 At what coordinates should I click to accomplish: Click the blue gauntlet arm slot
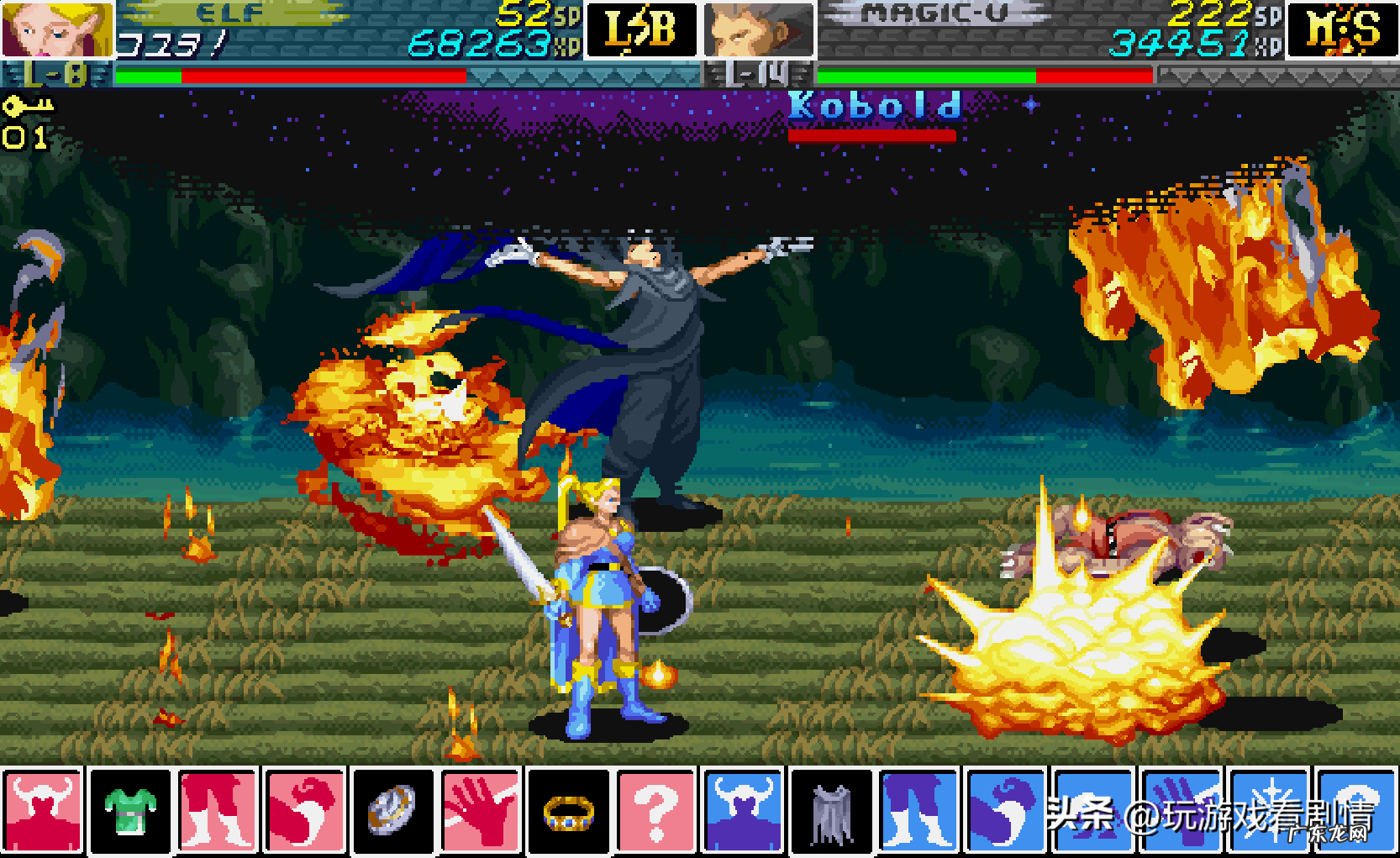[x=1007, y=811]
